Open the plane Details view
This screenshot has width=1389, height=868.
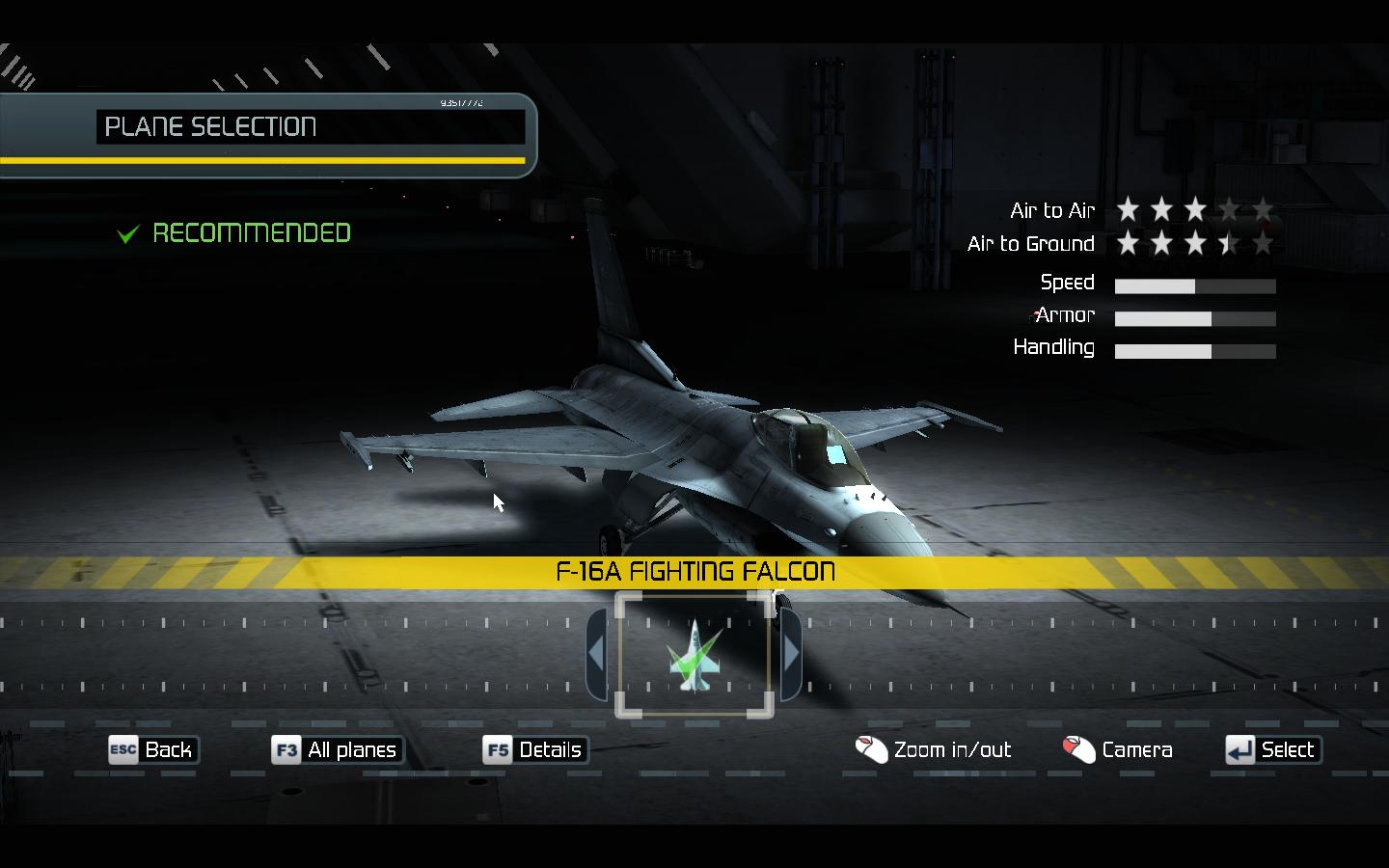click(535, 749)
